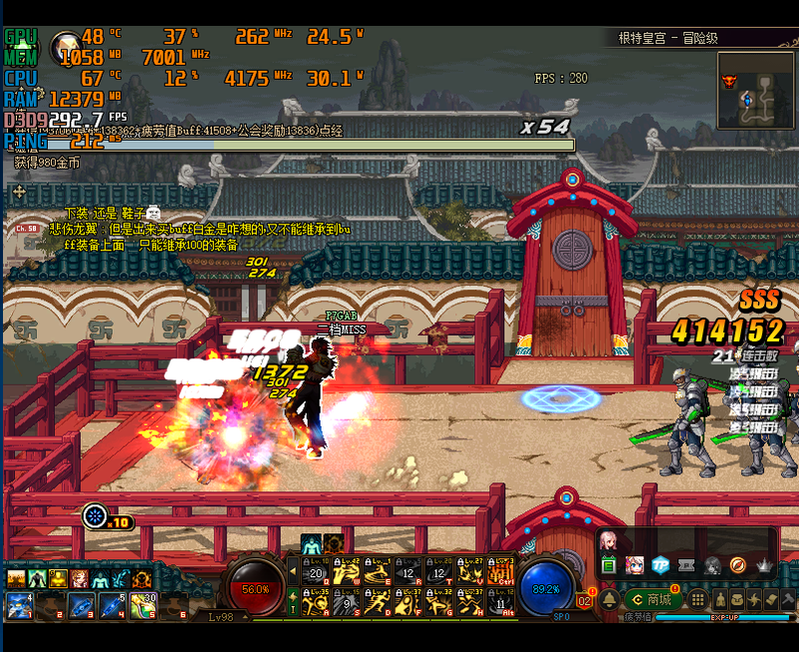The width and height of the screenshot is (799, 652).
Task: Use the green potion in quick slot 5
Action: [x=143, y=605]
